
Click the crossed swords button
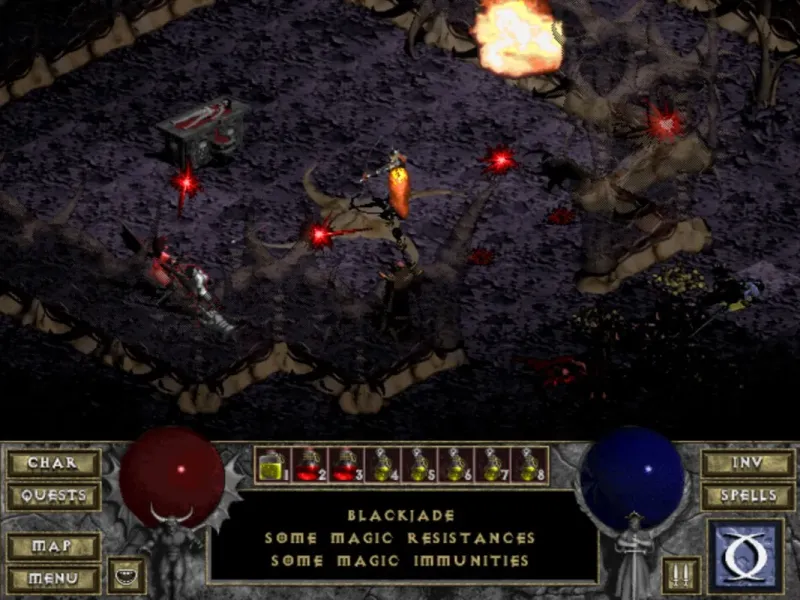680,575
